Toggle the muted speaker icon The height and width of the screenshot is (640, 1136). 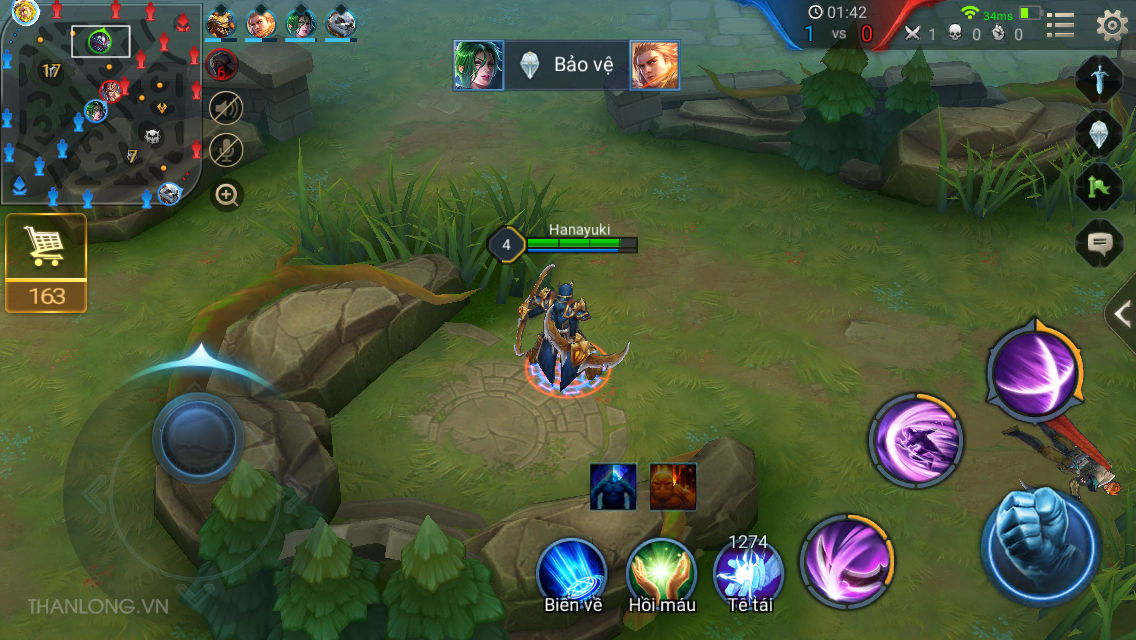pyautogui.click(x=226, y=107)
